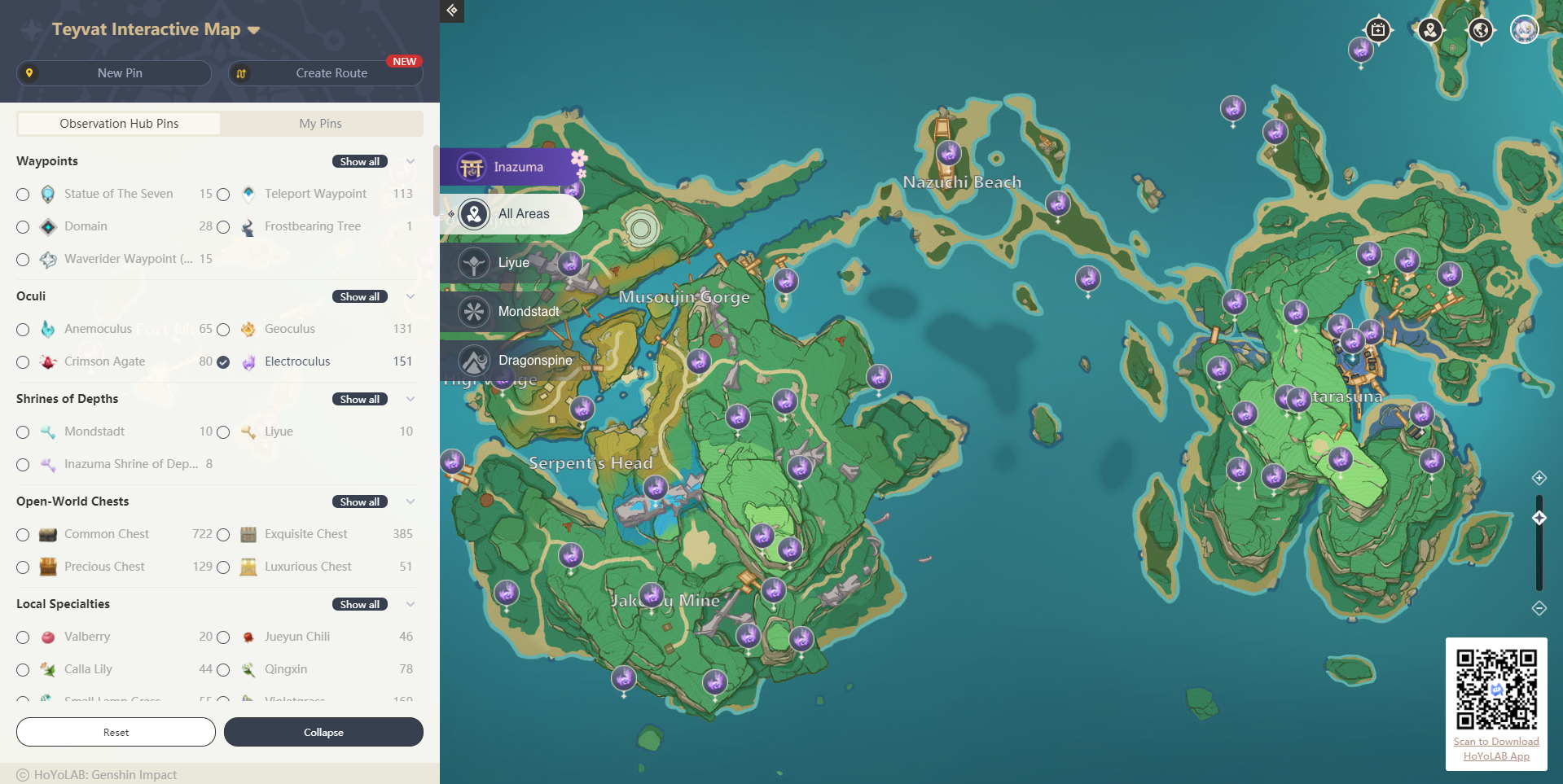Switch to the My Pins tab
This screenshot has width=1563, height=784.
pos(320,124)
